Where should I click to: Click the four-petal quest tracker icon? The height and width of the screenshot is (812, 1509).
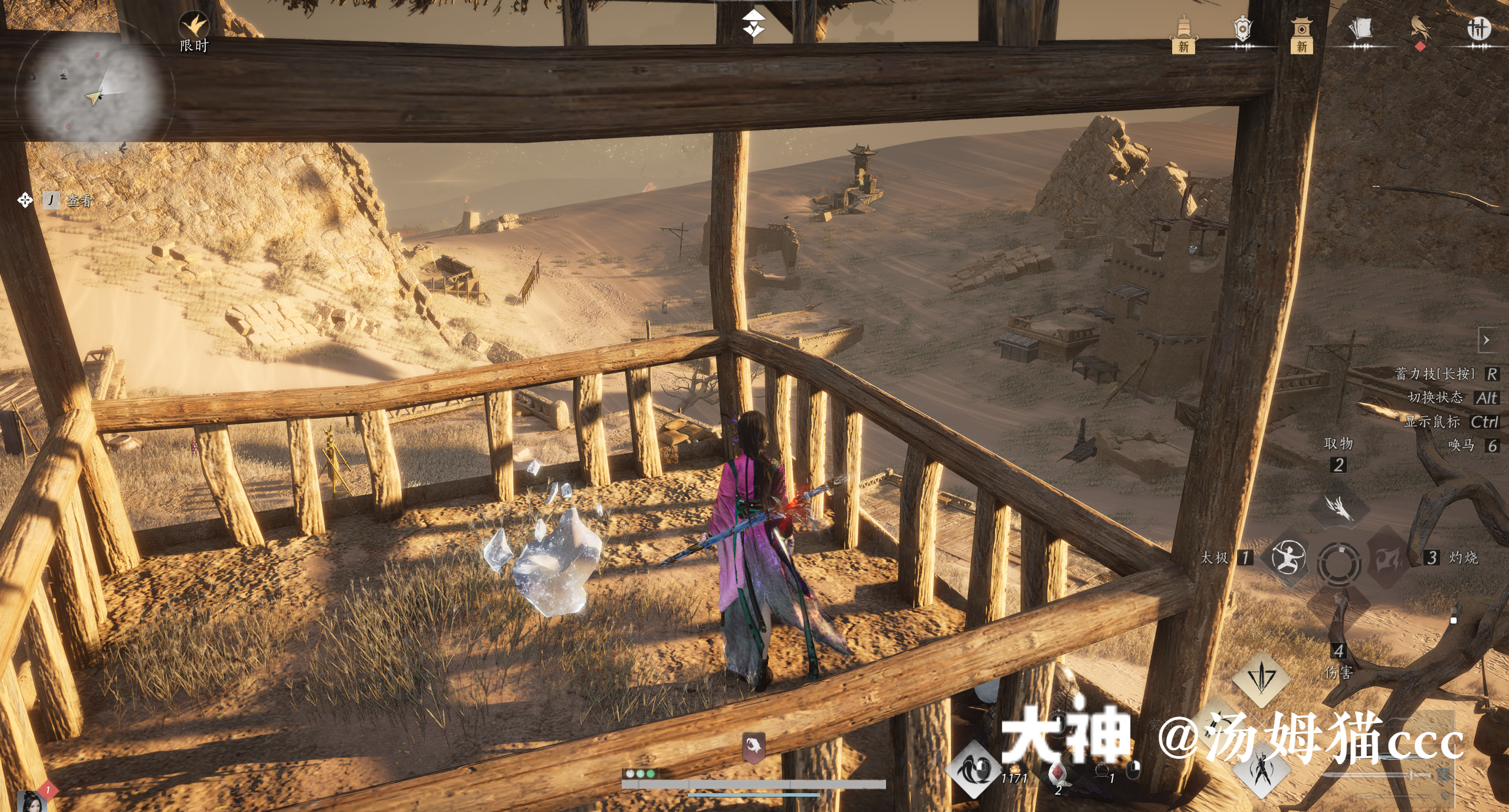coord(25,200)
